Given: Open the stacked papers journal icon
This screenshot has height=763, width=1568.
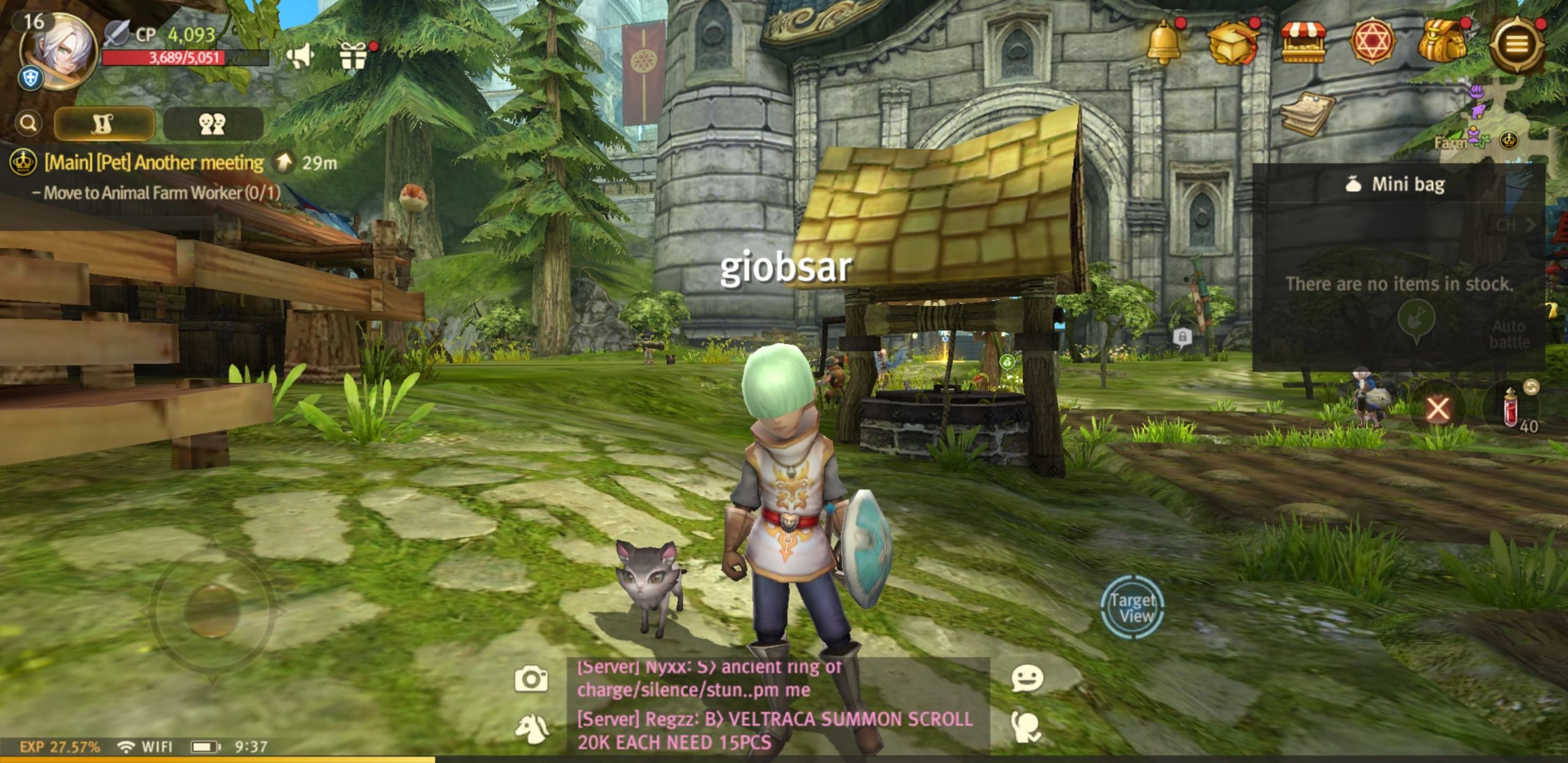Looking at the screenshot, I should (1306, 115).
